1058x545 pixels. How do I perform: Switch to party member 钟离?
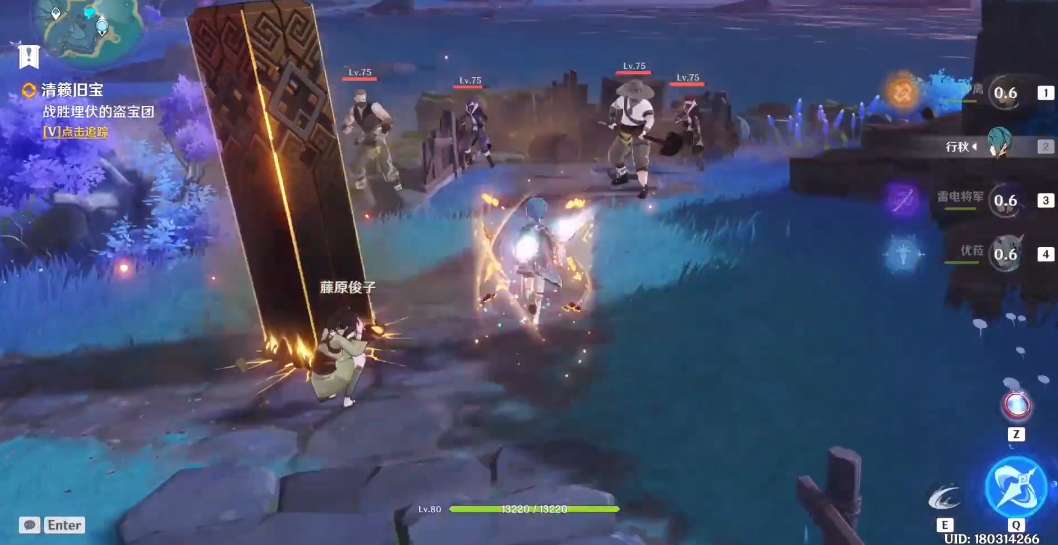[x=1005, y=94]
